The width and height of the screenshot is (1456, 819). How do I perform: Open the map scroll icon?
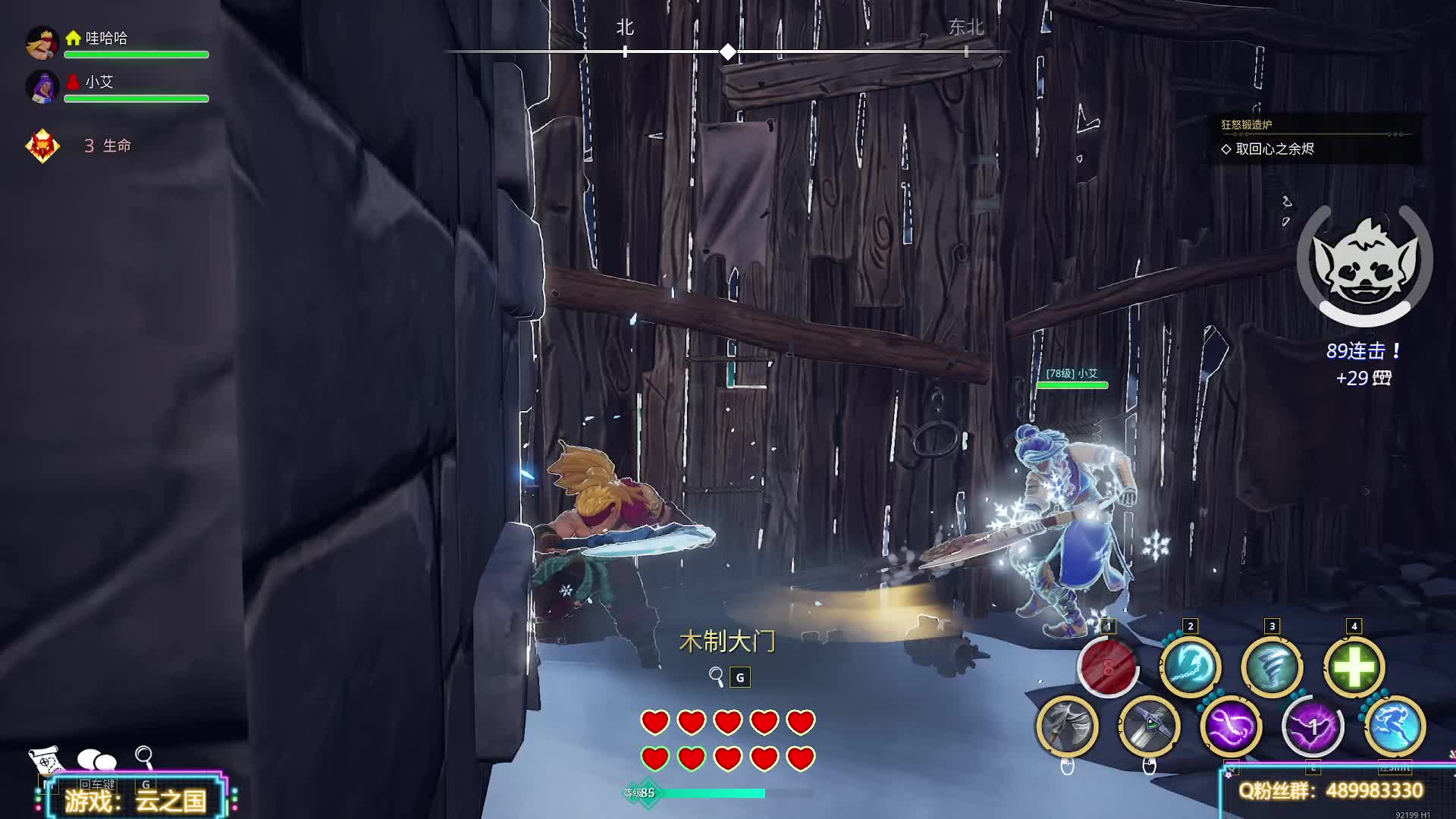click(45, 758)
